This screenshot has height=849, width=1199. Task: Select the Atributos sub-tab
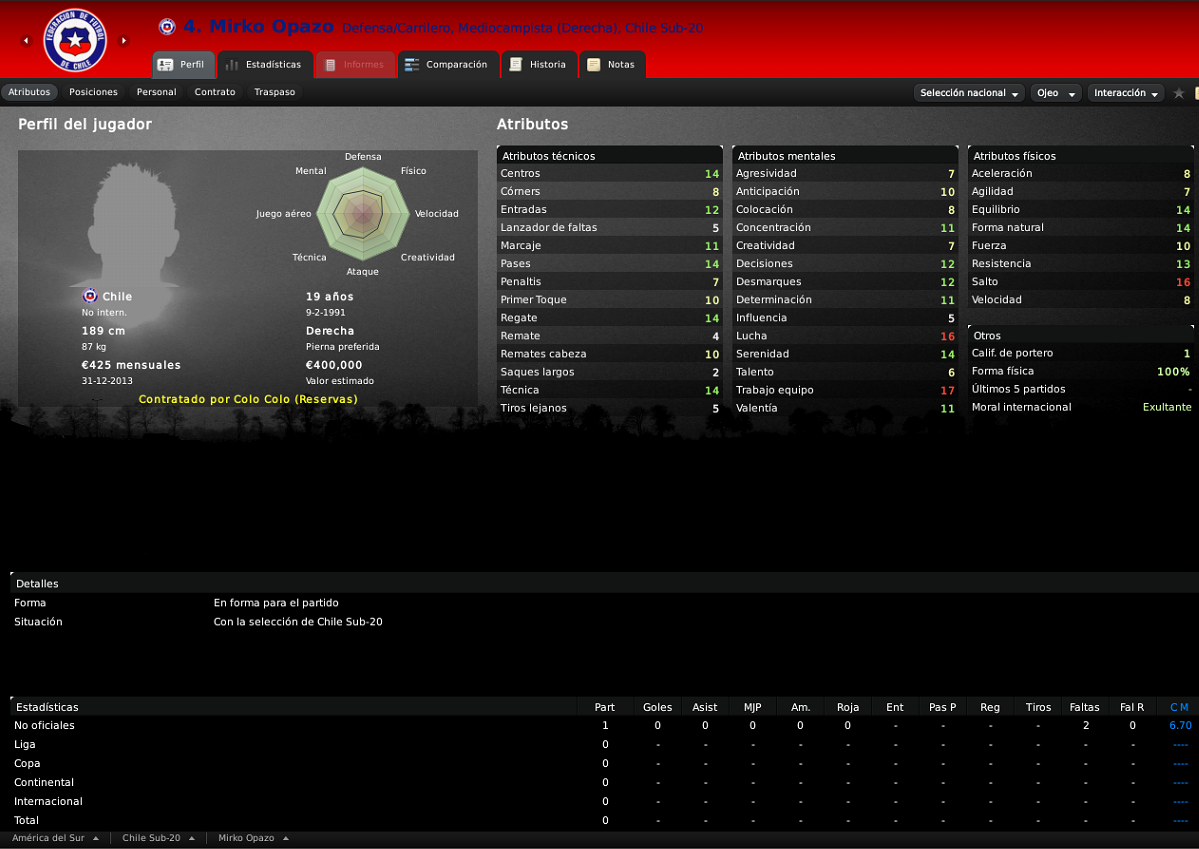(29, 92)
